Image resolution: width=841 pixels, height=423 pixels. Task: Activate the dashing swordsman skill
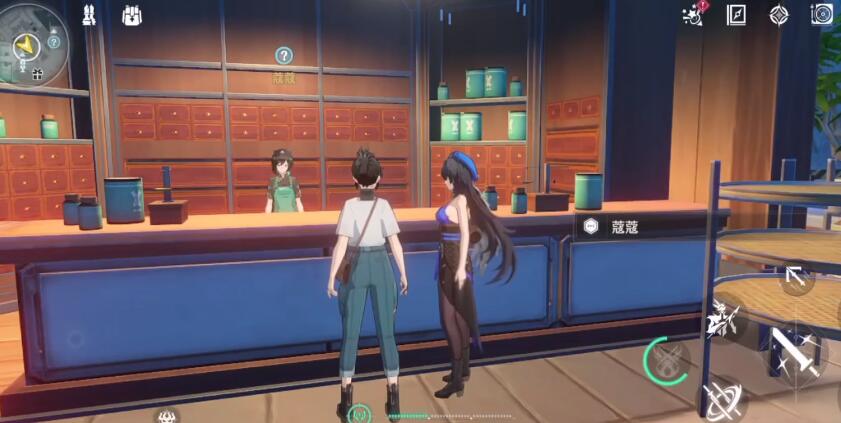click(724, 319)
